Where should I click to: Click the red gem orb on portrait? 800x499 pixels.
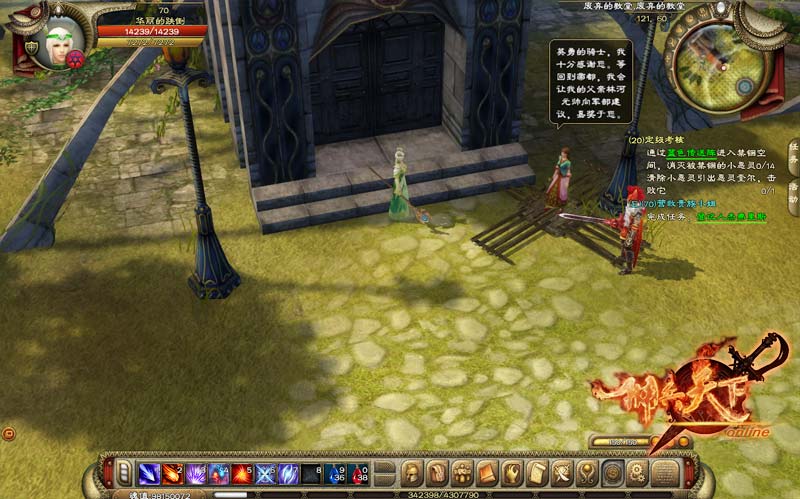tap(75, 58)
